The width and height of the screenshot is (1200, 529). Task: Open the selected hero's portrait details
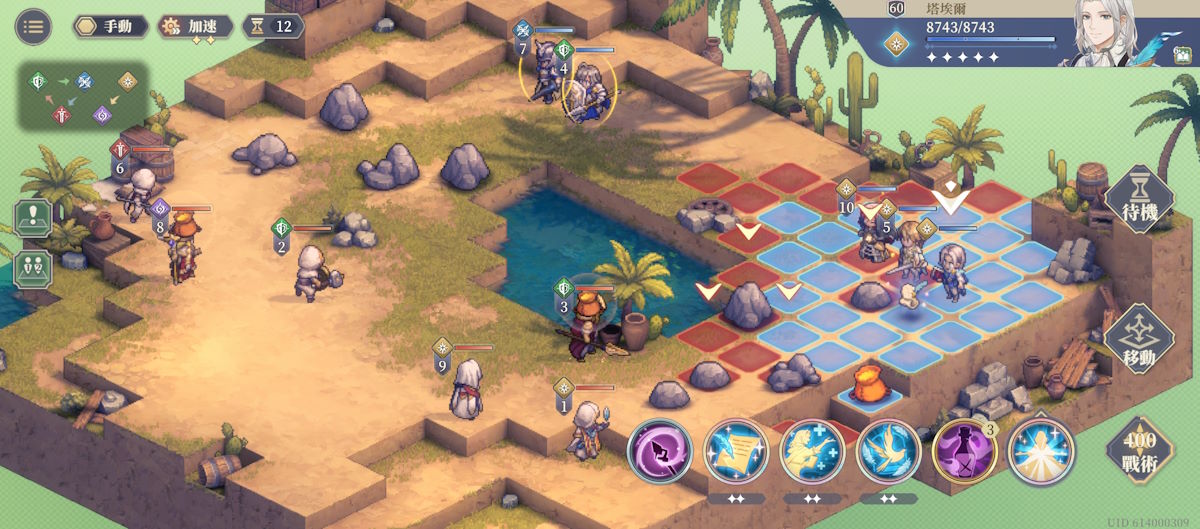(x=1113, y=32)
